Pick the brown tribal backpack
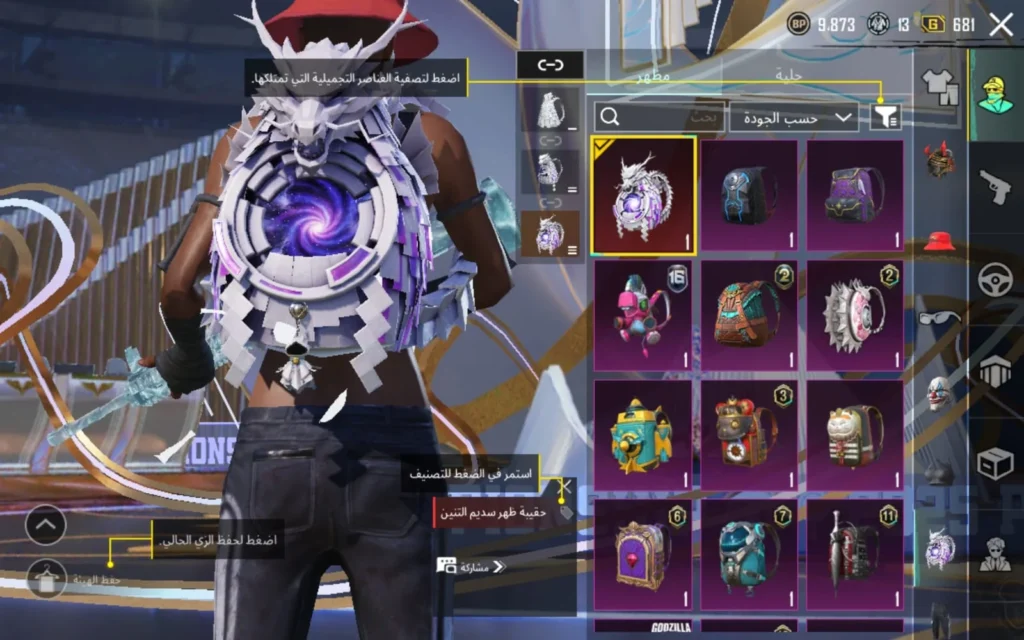This screenshot has width=1024, height=640. click(x=749, y=316)
